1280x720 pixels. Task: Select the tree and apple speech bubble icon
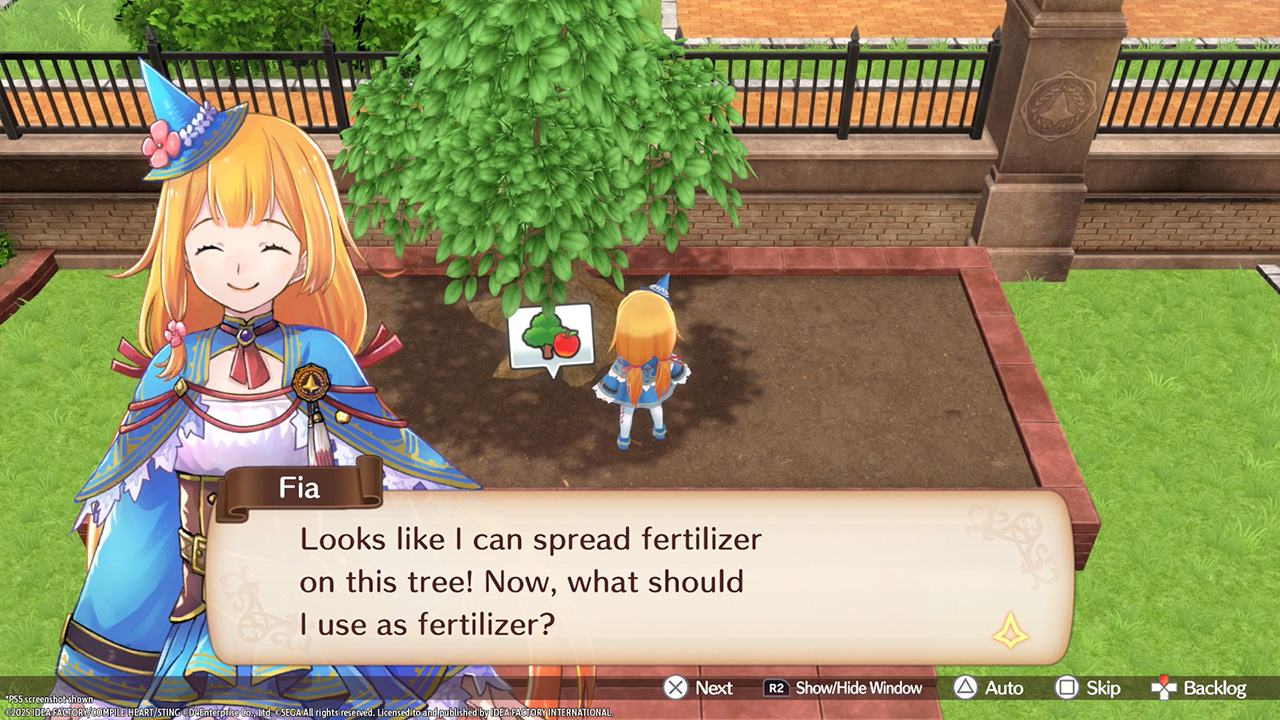coord(550,338)
